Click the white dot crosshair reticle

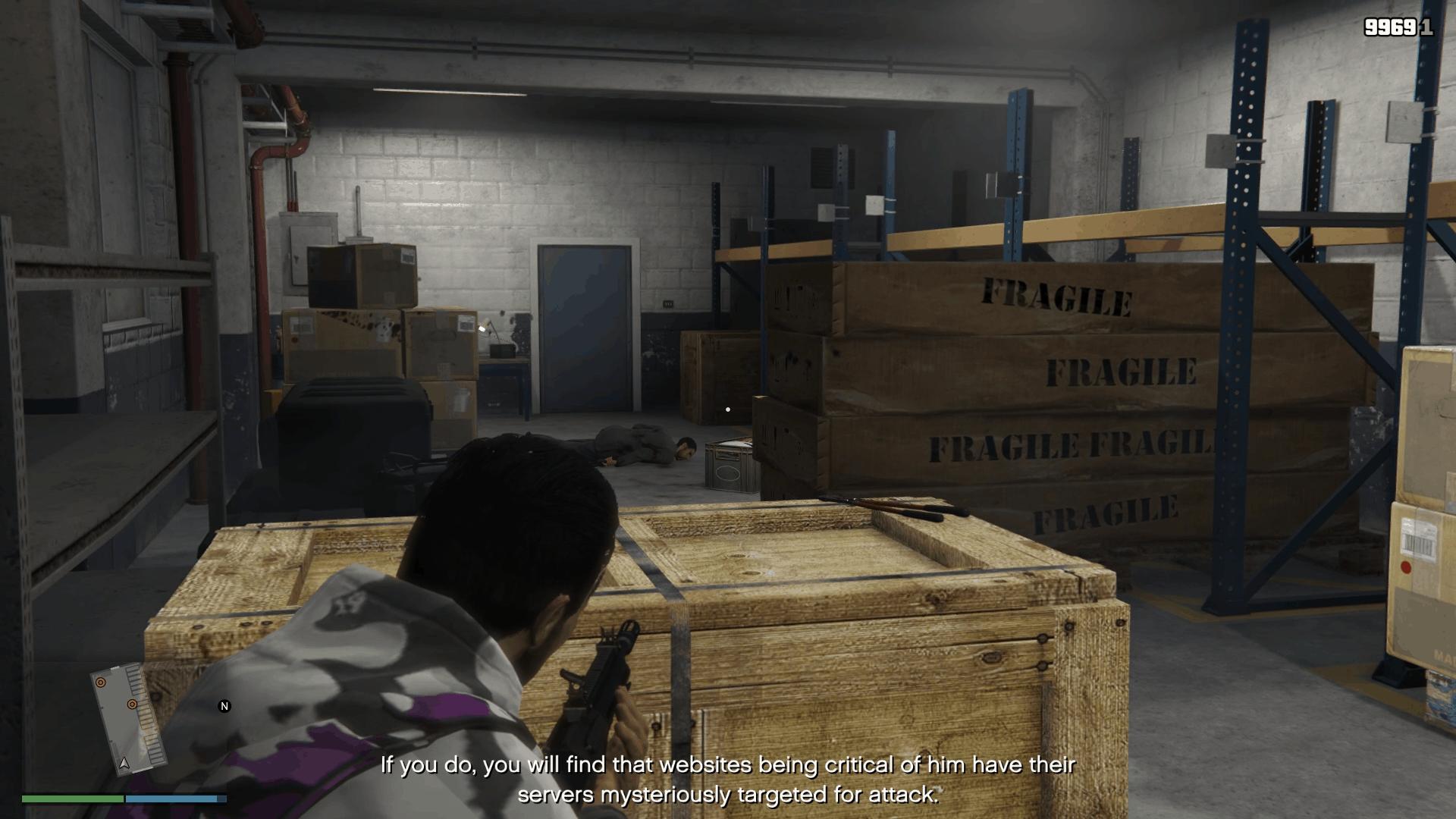click(x=727, y=408)
